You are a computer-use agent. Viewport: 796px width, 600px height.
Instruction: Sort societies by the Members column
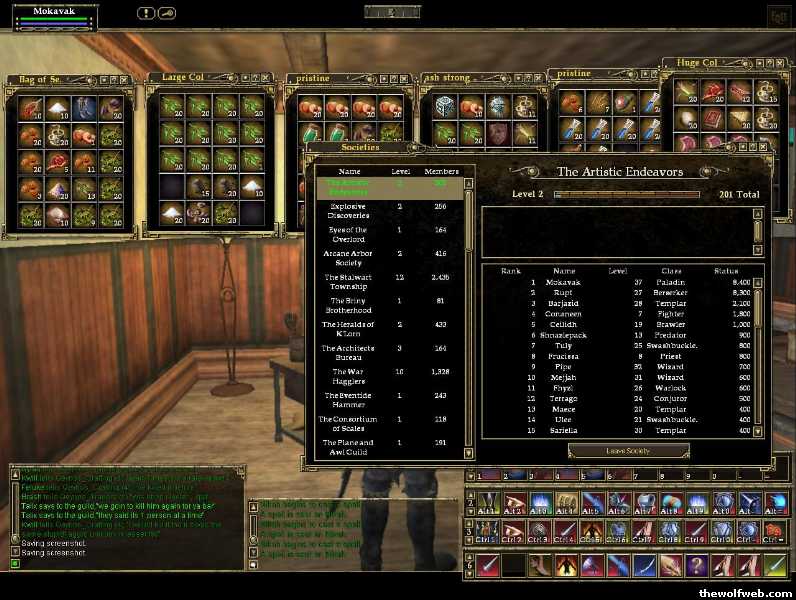(441, 171)
